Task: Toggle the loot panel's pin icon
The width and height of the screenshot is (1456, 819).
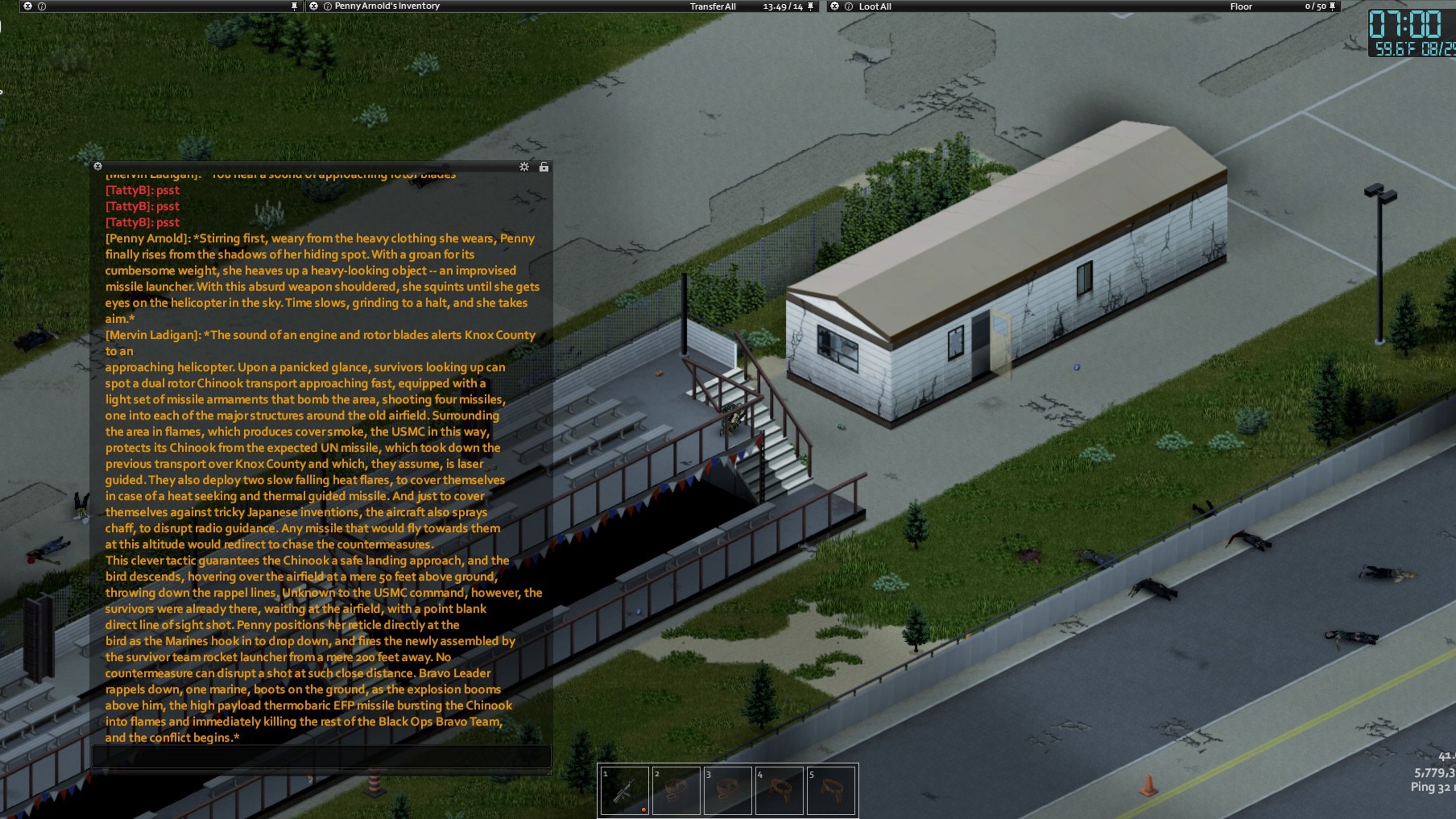Action: click(1332, 6)
